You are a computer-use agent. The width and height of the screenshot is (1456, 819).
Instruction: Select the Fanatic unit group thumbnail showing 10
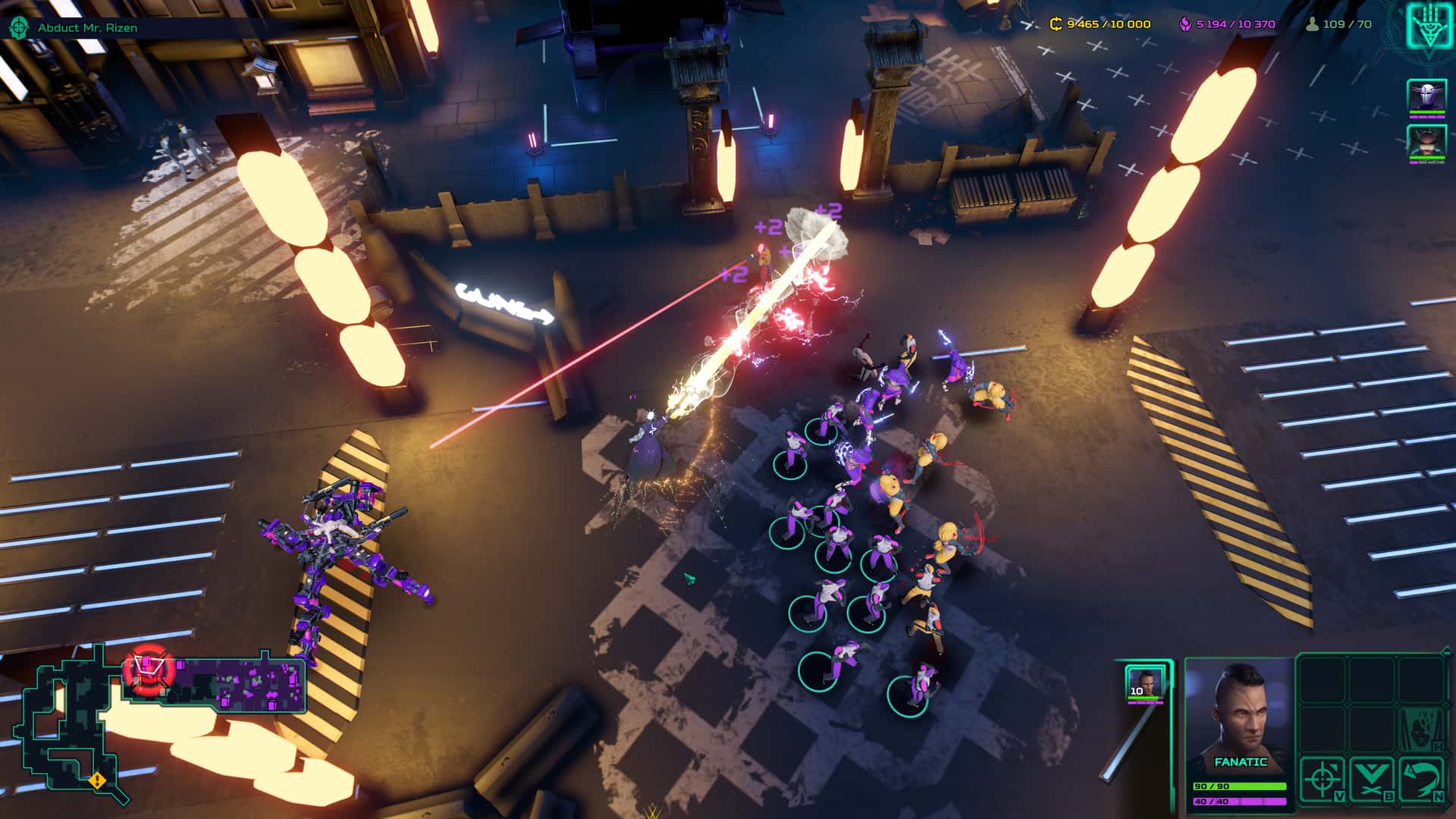point(1145,685)
